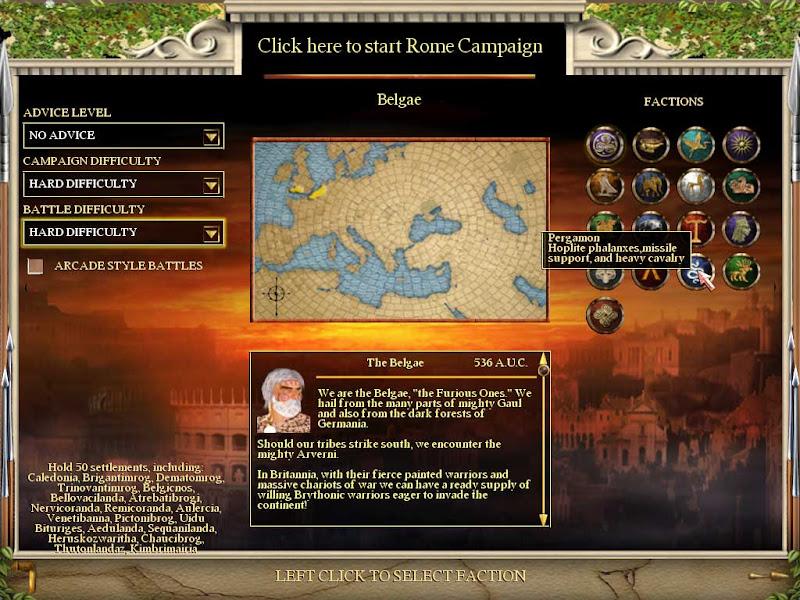The image size is (800, 600).
Task: Select the Pergamon faction emblem under cursor
Action: pos(695,272)
